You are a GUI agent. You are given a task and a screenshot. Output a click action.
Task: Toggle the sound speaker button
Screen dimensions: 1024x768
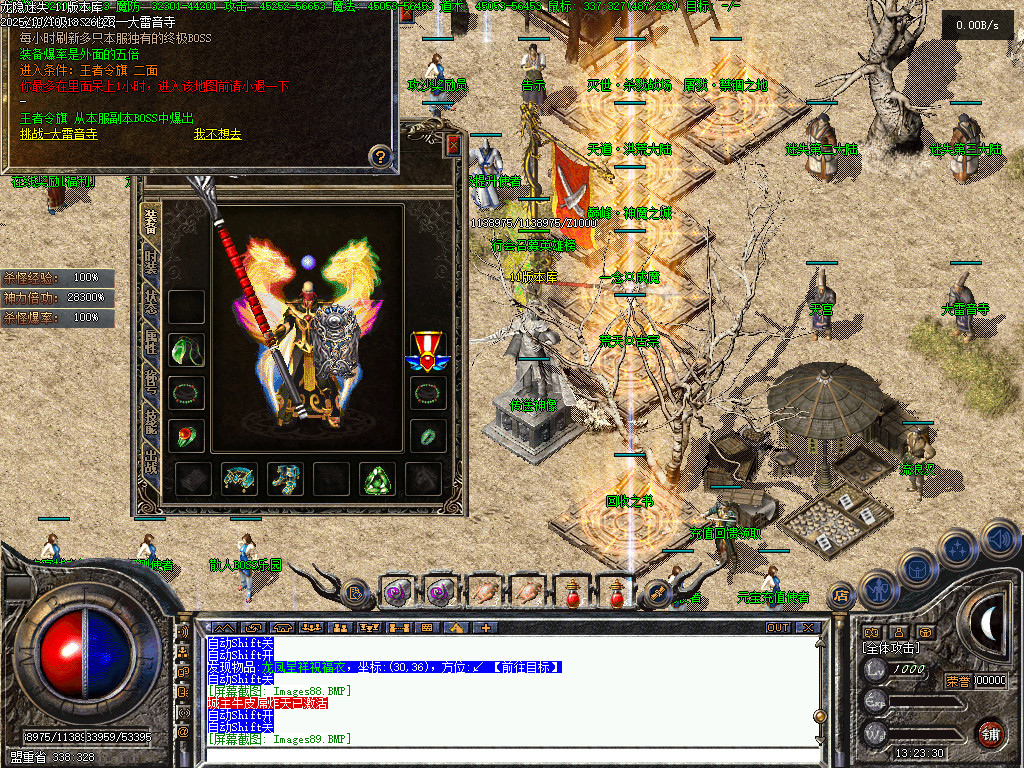(1000, 539)
